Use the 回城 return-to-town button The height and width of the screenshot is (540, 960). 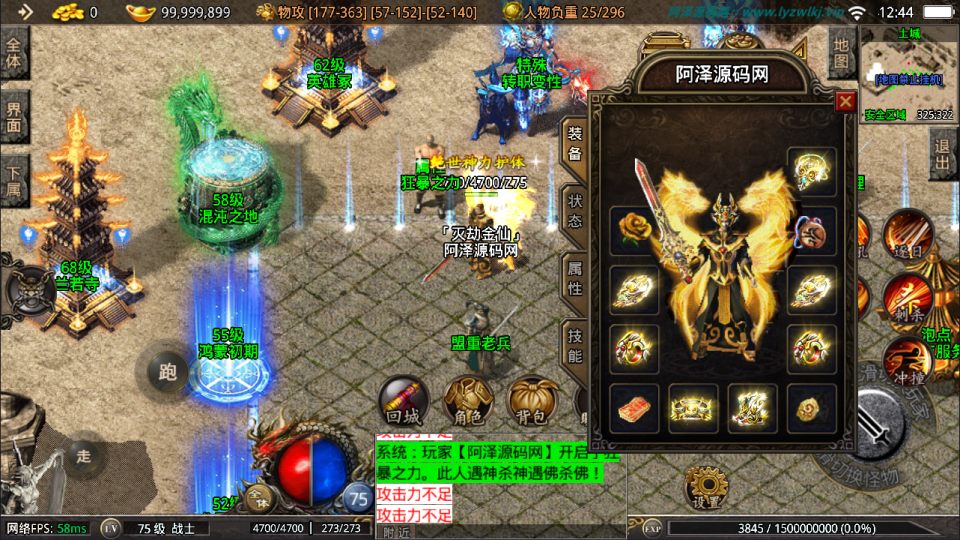click(403, 402)
